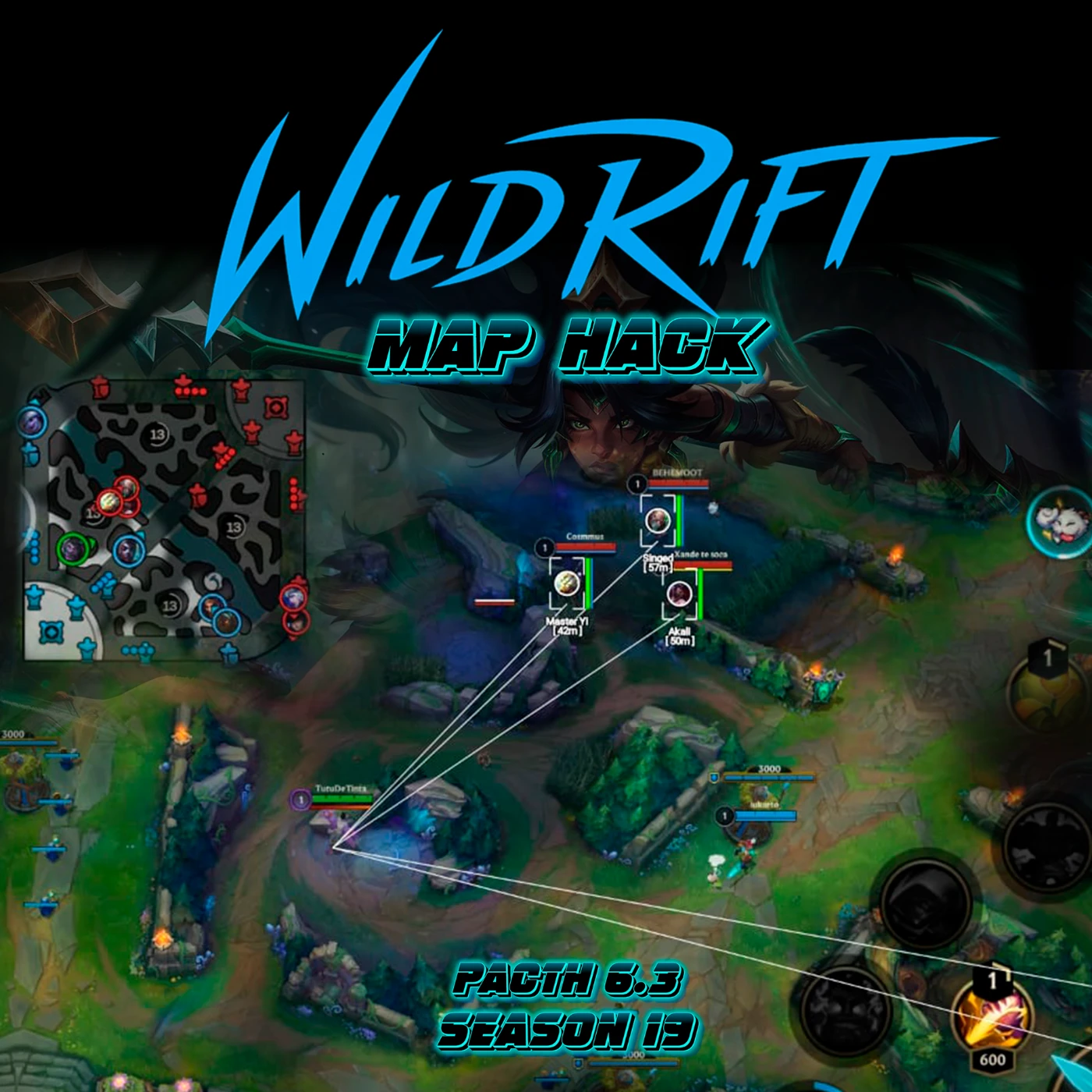The height and width of the screenshot is (1092, 1092).
Task: Select Master Yi's red-circled icon on the minimap
Action: pyautogui.click(x=110, y=502)
